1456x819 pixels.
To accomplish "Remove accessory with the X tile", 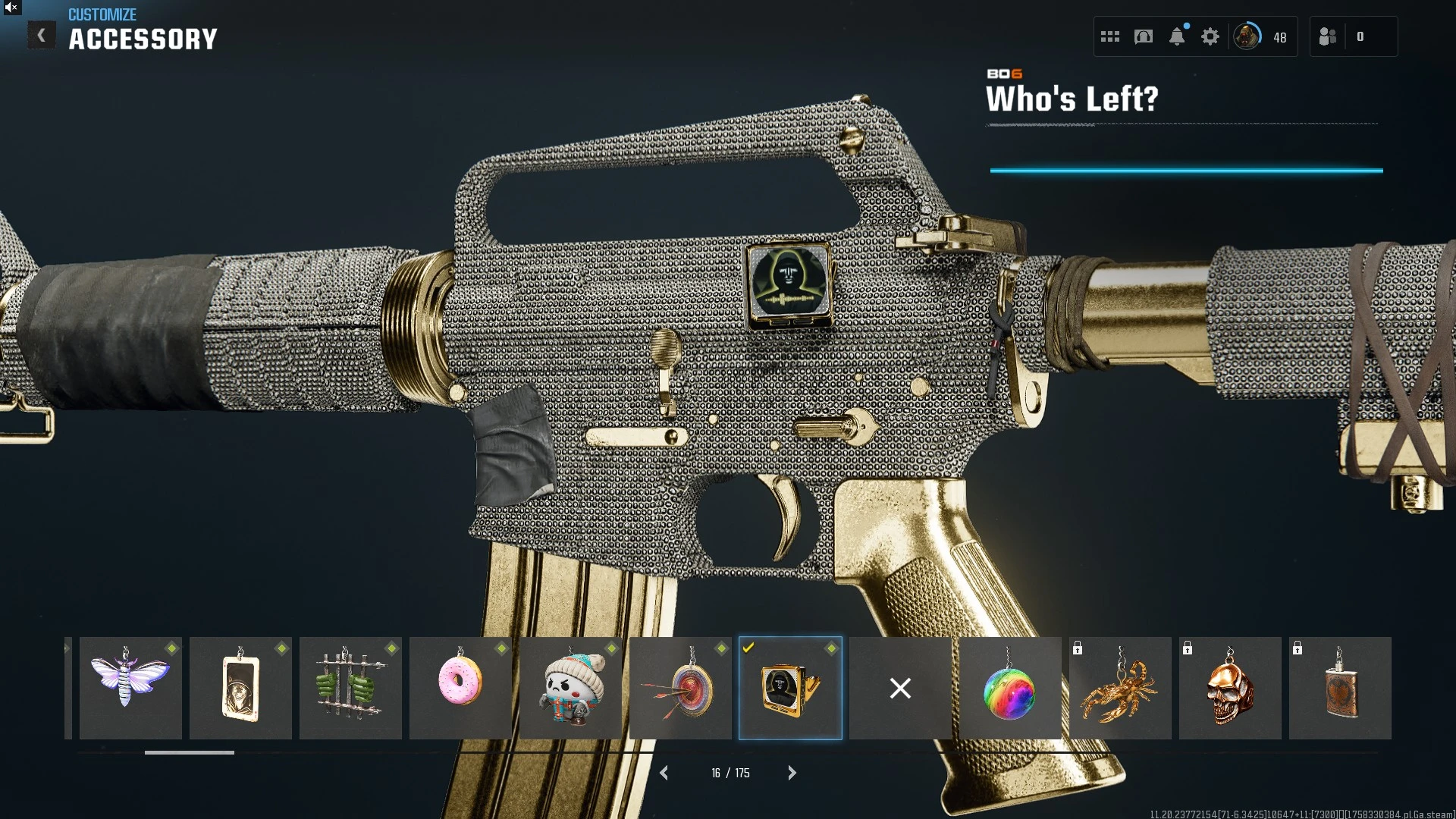I will [900, 688].
